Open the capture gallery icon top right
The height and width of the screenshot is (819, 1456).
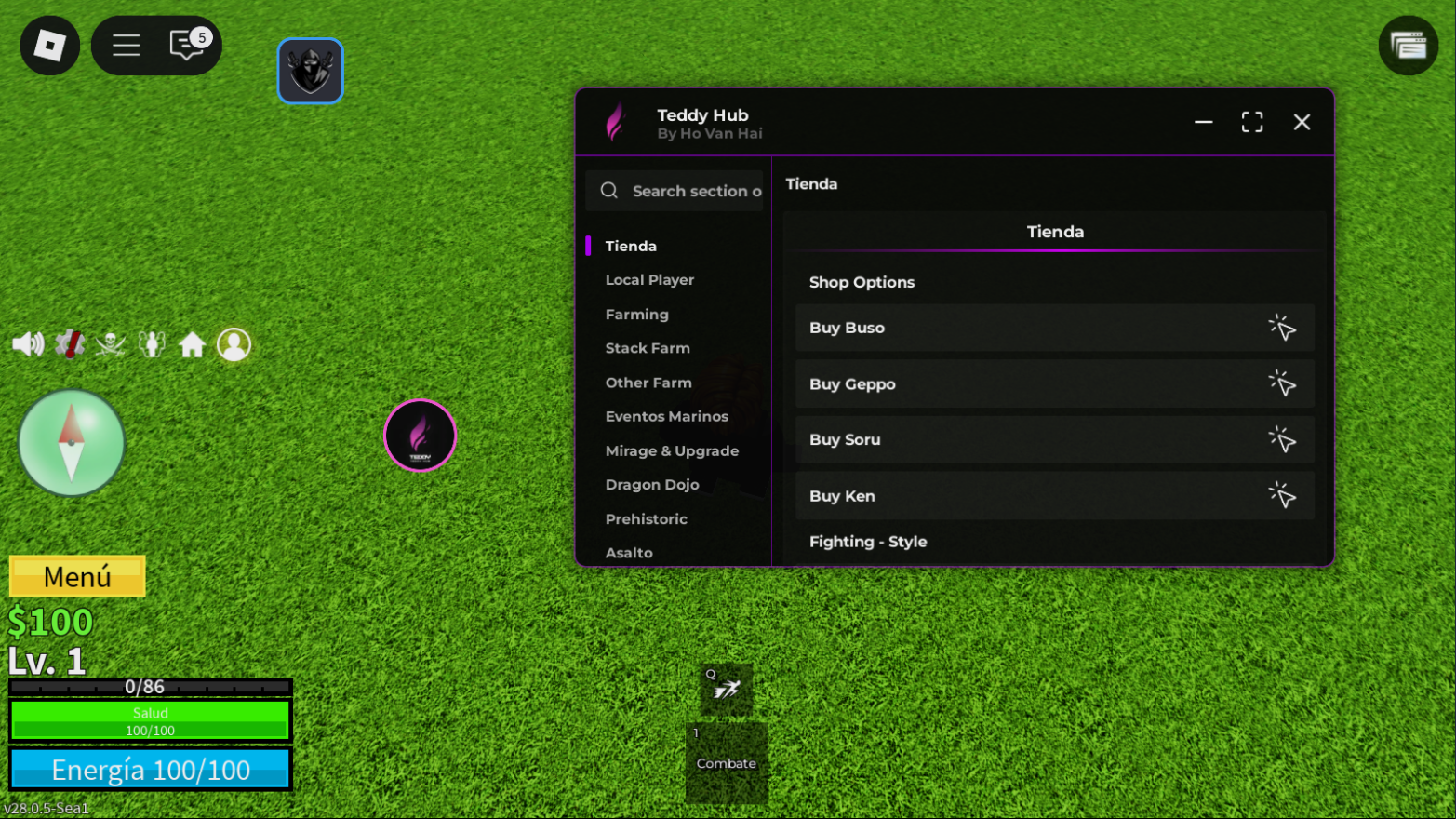pos(1408,45)
